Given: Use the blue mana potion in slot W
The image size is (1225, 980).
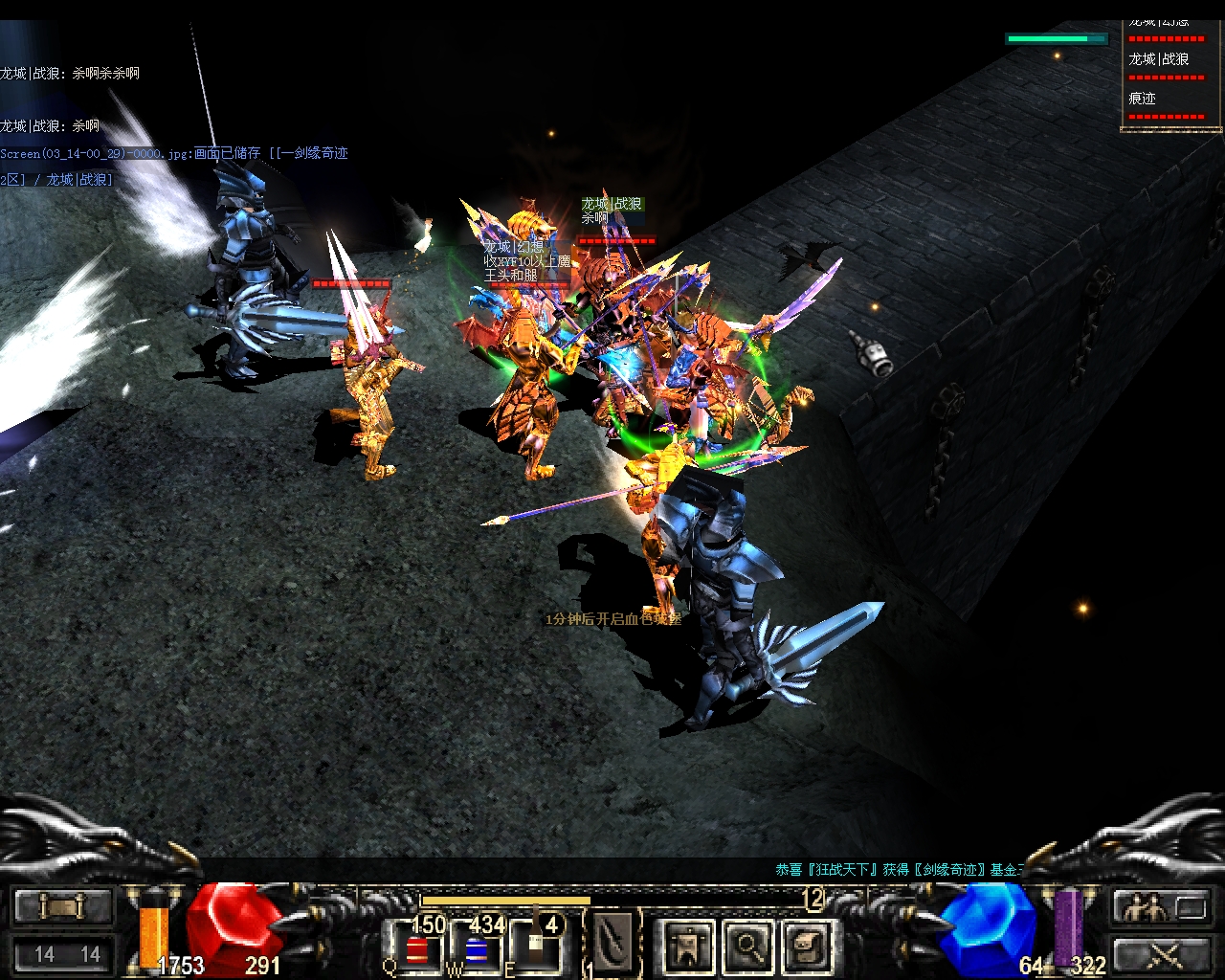Looking at the screenshot, I should (x=476, y=947).
